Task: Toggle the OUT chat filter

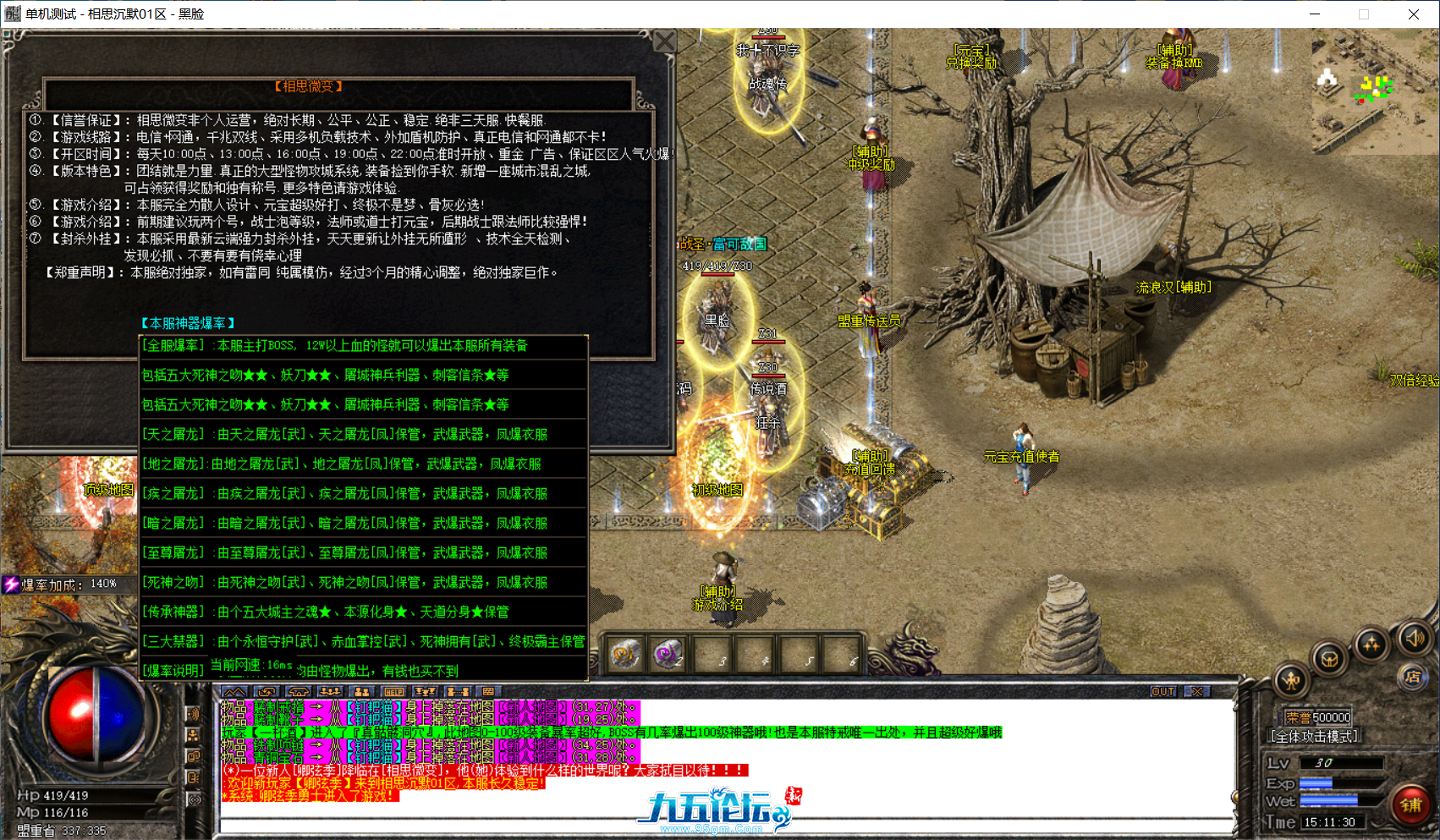Action: click(x=1163, y=691)
